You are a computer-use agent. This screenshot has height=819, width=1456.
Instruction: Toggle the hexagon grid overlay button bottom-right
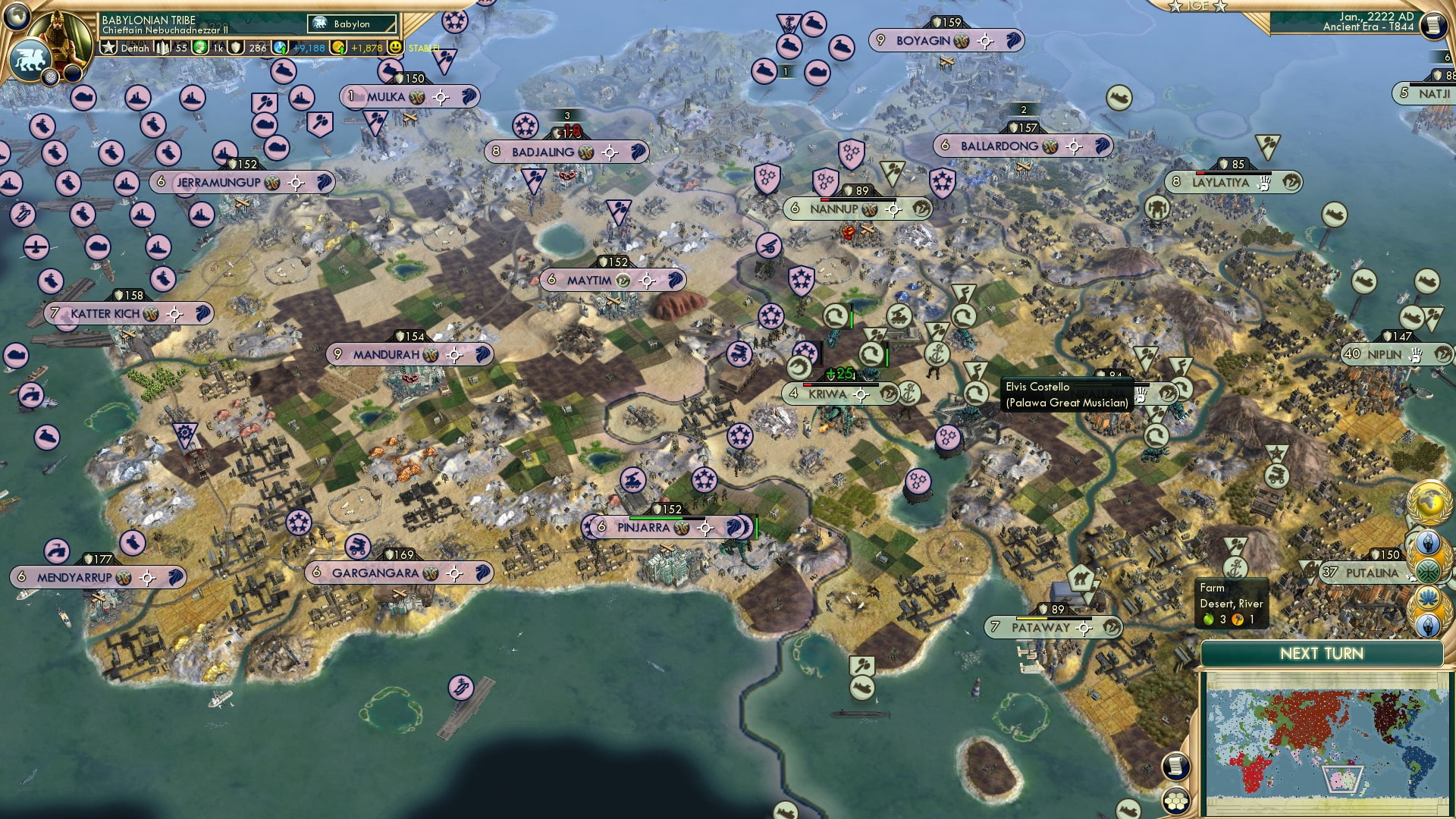[1177, 800]
